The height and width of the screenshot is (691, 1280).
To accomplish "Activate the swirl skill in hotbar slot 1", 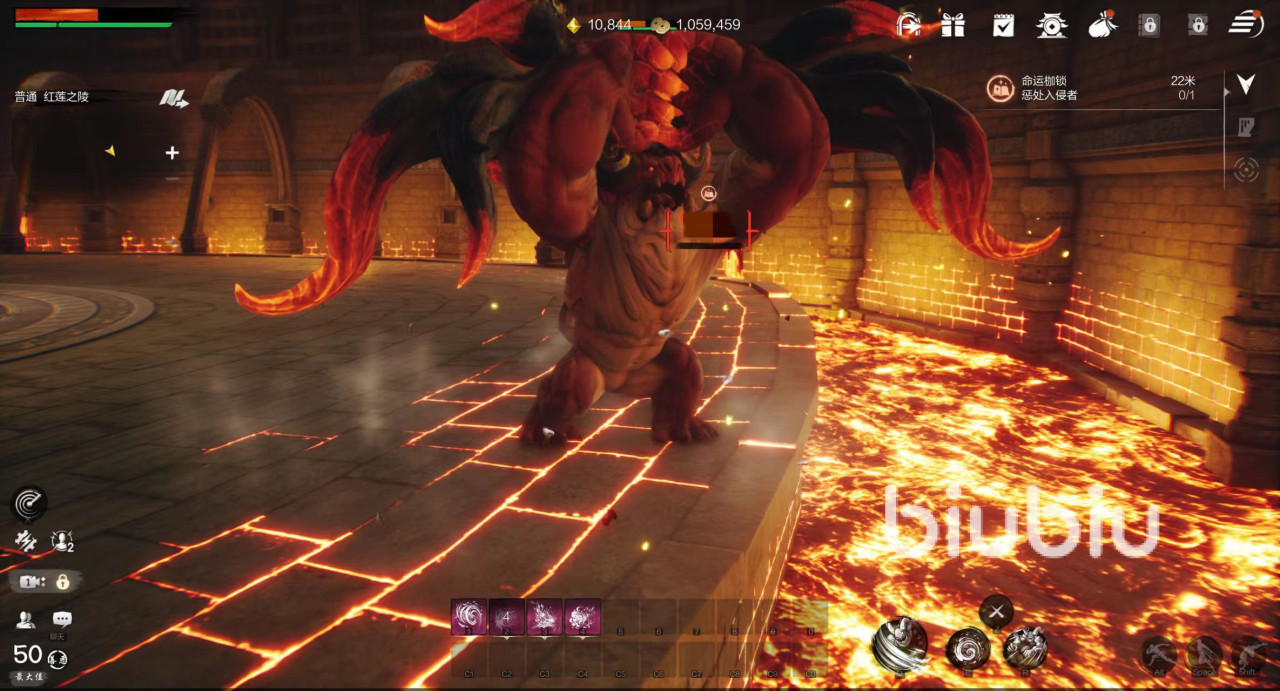I will coord(469,616).
